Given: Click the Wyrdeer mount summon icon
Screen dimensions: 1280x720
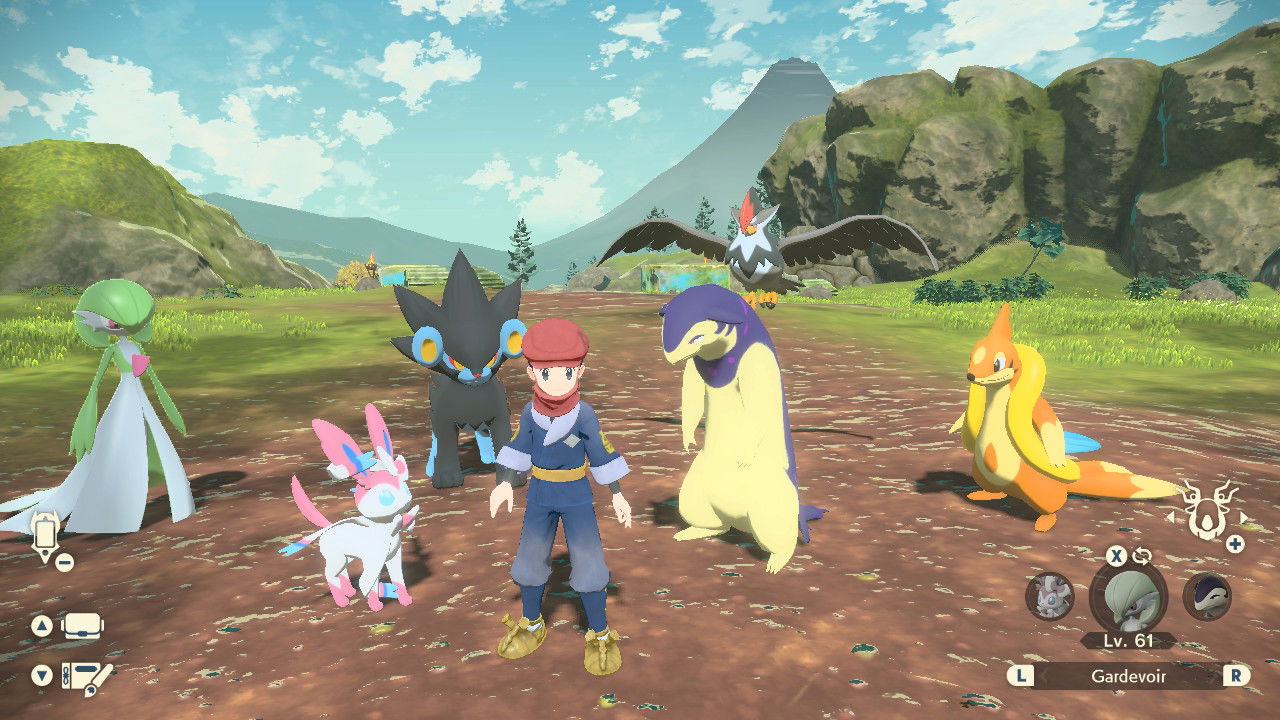Looking at the screenshot, I should tap(1207, 510).
